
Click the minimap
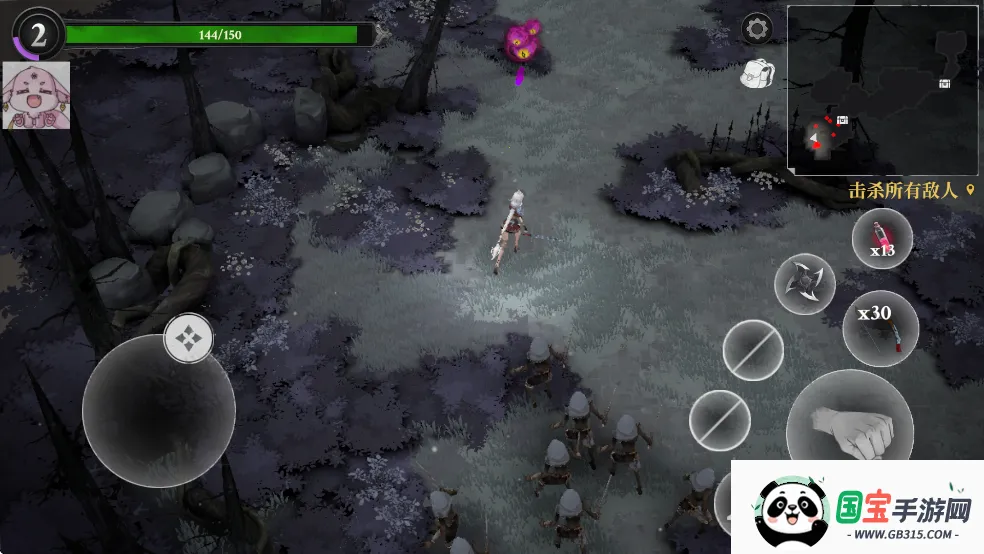tap(882, 90)
